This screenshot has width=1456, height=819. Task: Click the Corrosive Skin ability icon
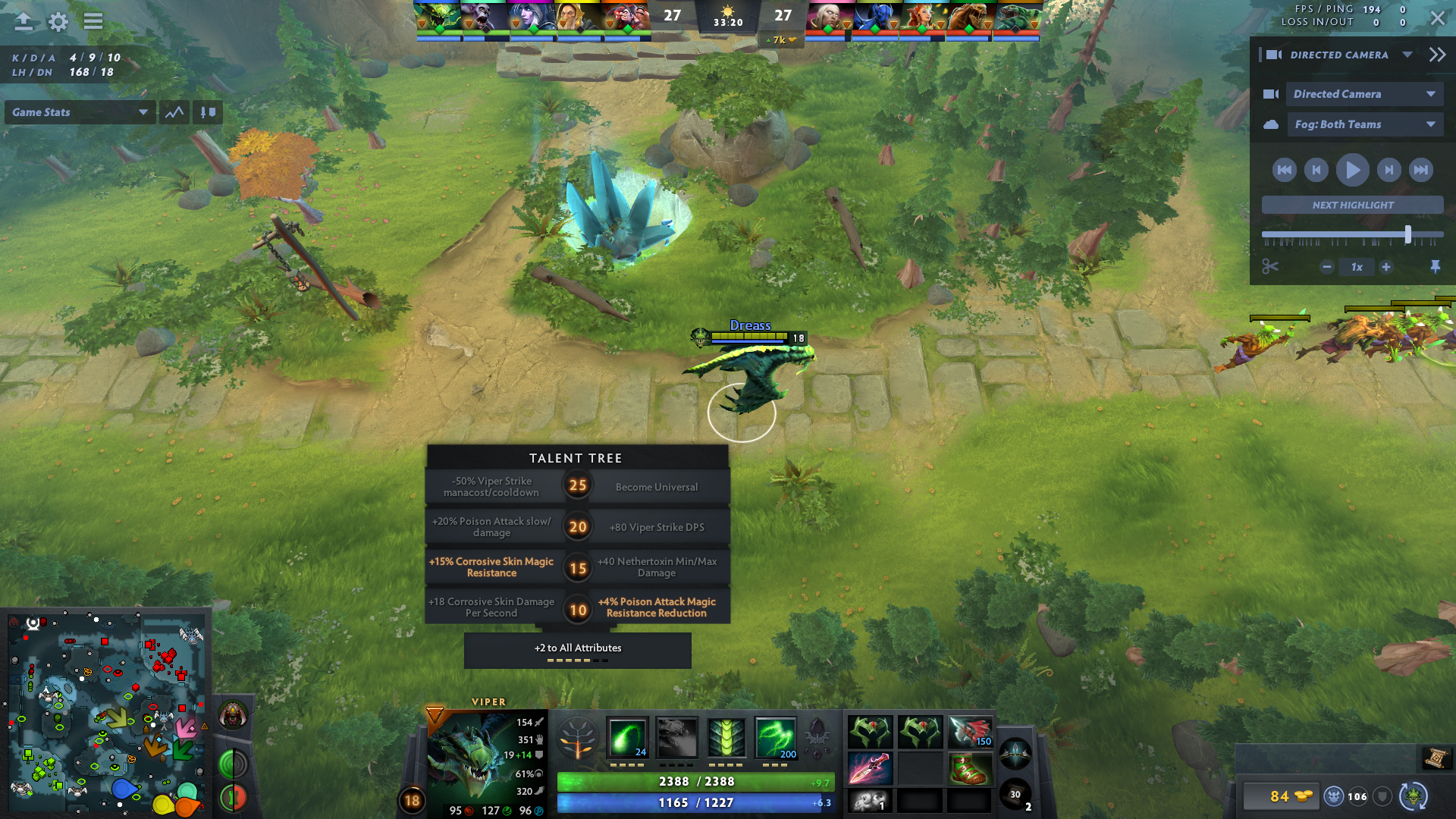tap(726, 737)
